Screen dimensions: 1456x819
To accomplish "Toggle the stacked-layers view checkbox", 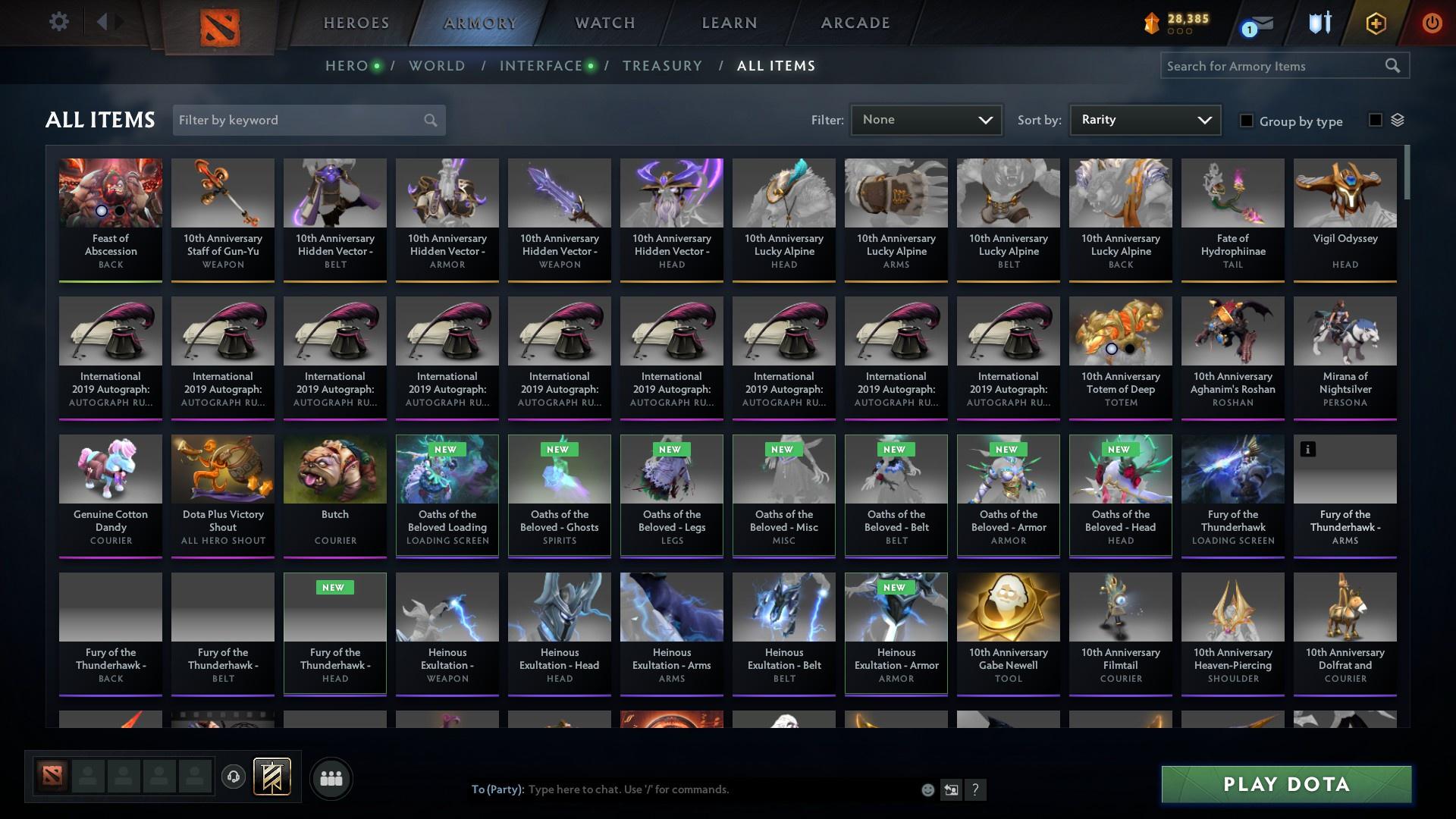I will pyautogui.click(x=1374, y=120).
